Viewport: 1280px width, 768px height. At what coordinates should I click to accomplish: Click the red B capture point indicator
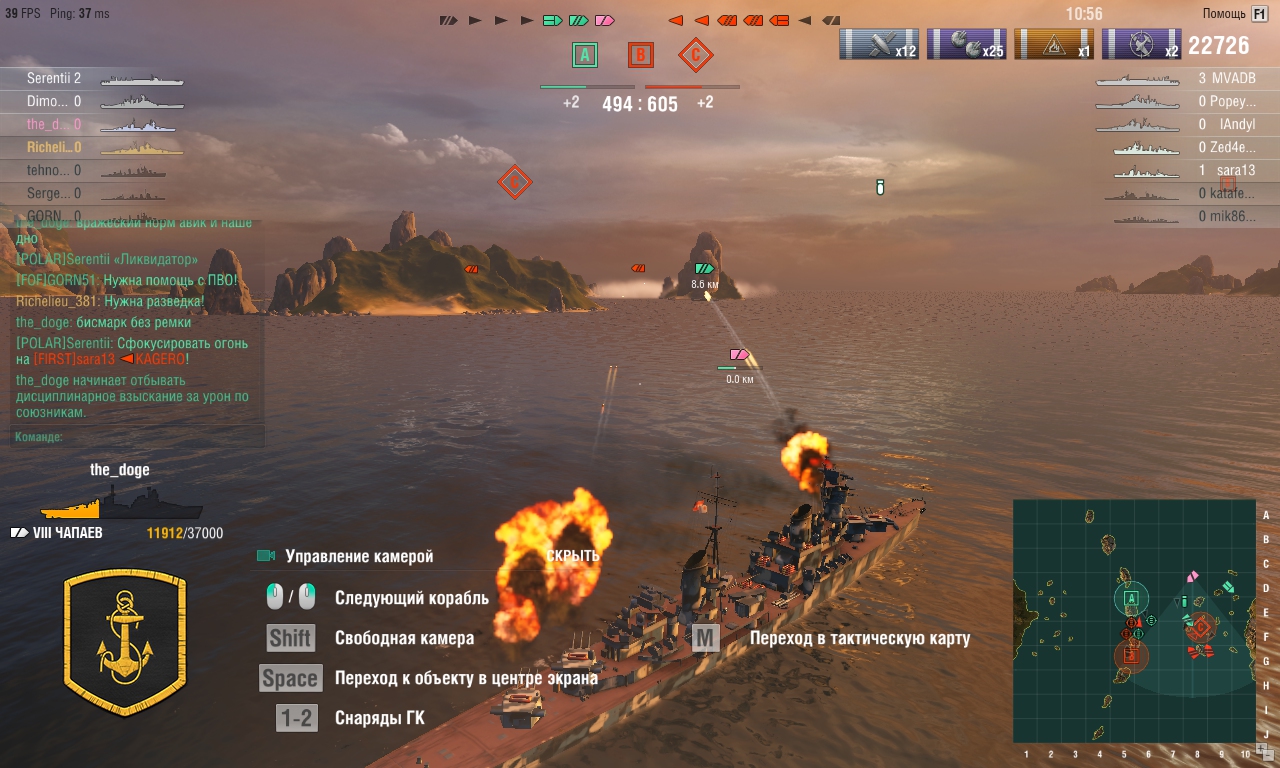(640, 55)
